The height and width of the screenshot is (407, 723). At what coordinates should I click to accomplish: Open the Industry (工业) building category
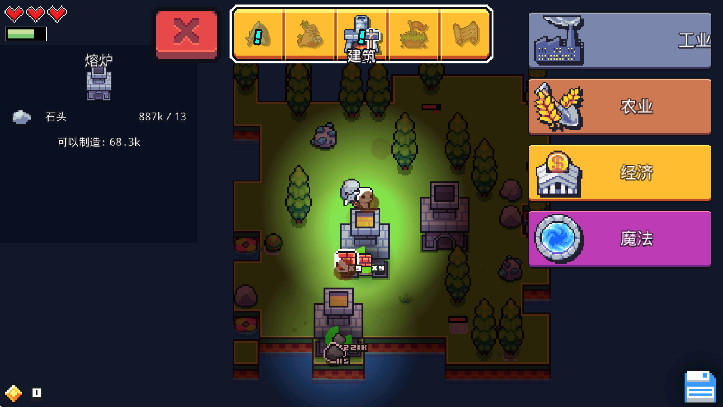619,40
